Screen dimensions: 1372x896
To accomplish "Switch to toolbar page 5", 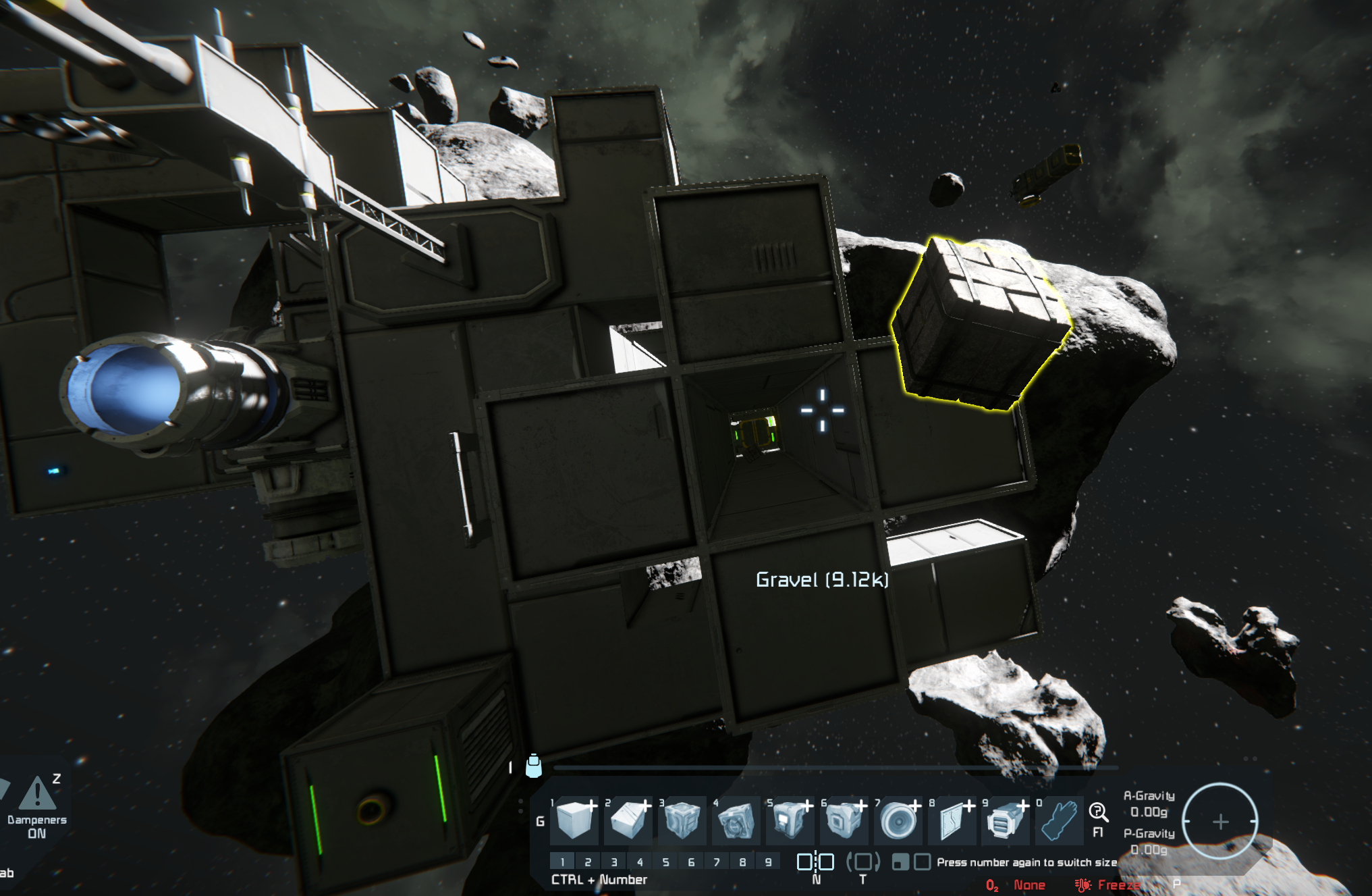I will click(x=665, y=862).
